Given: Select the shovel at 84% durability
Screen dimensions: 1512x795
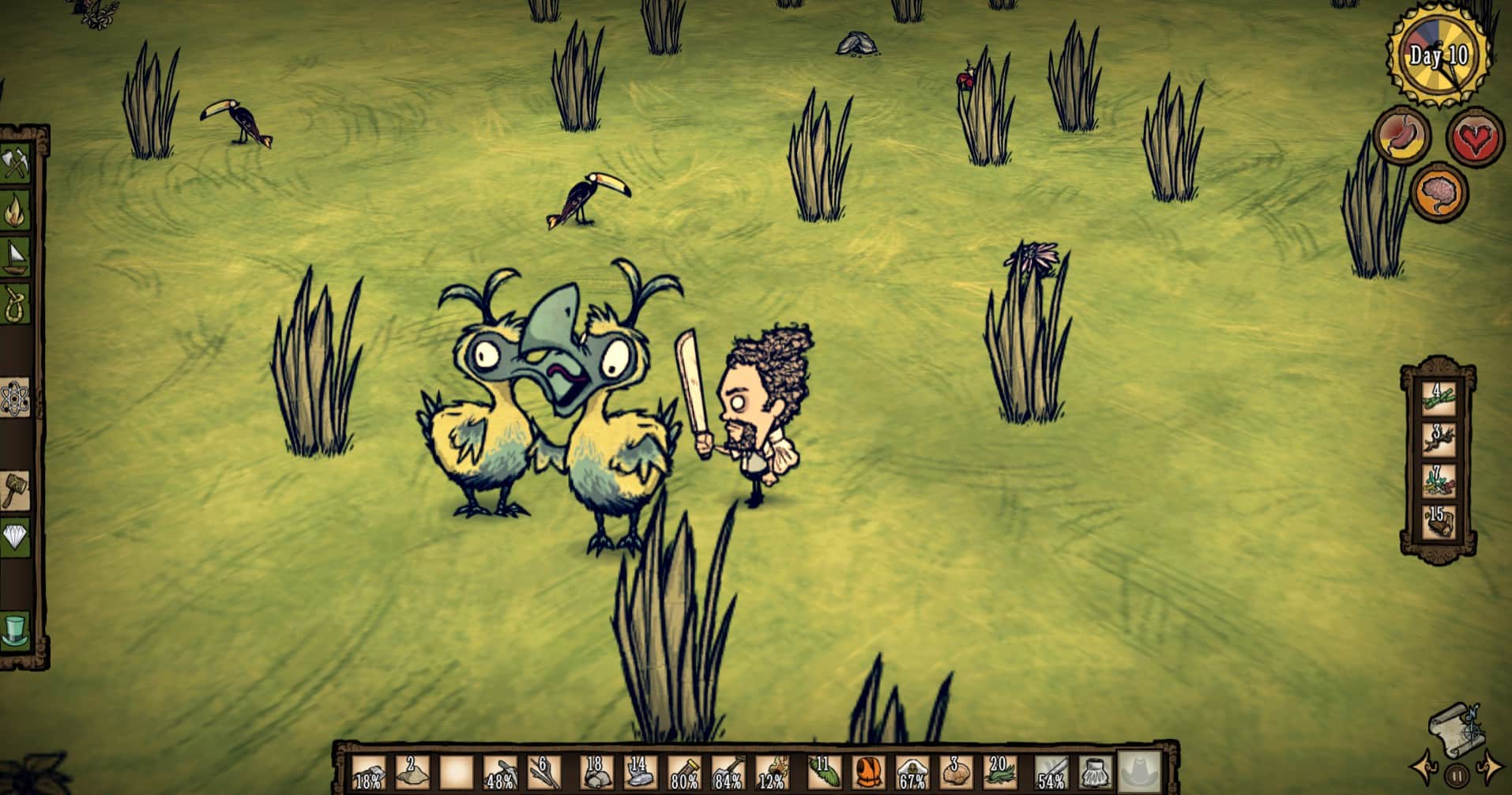Looking at the screenshot, I should [728, 772].
